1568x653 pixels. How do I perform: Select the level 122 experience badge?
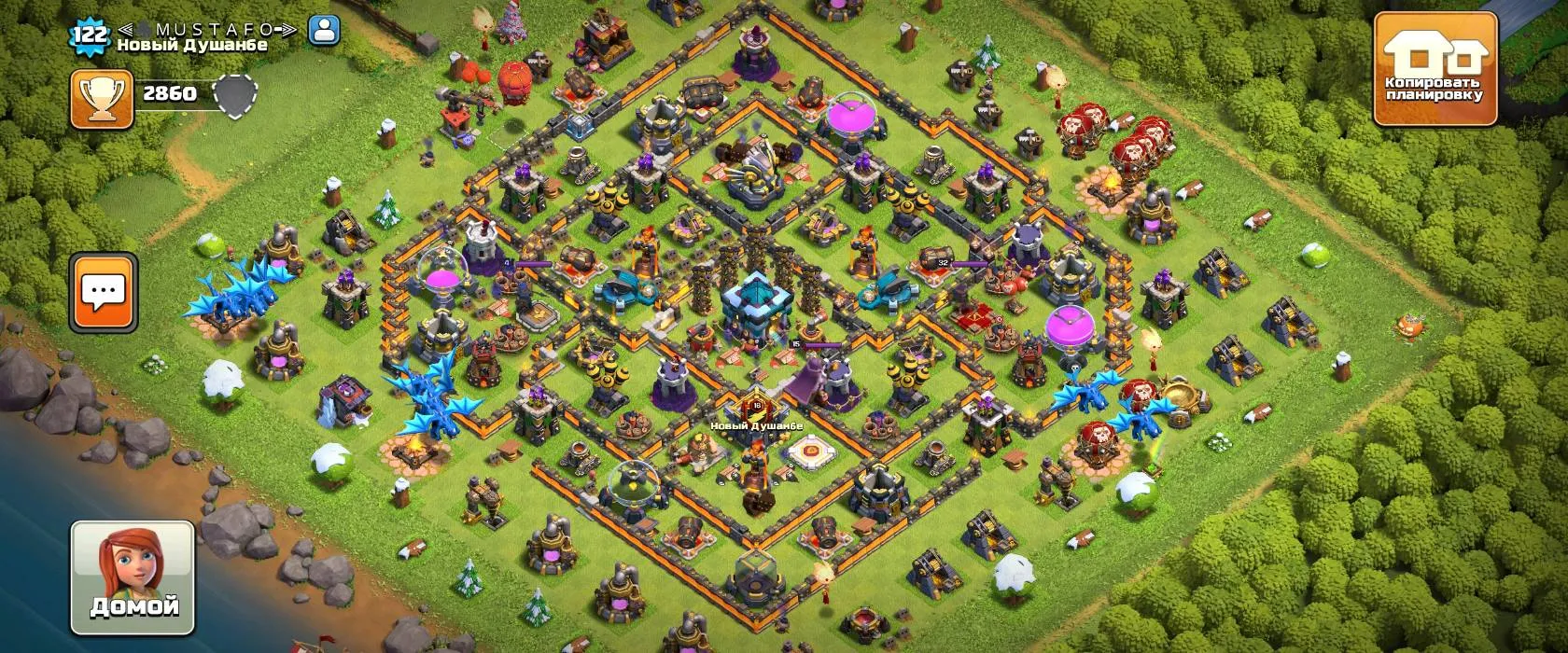91,35
